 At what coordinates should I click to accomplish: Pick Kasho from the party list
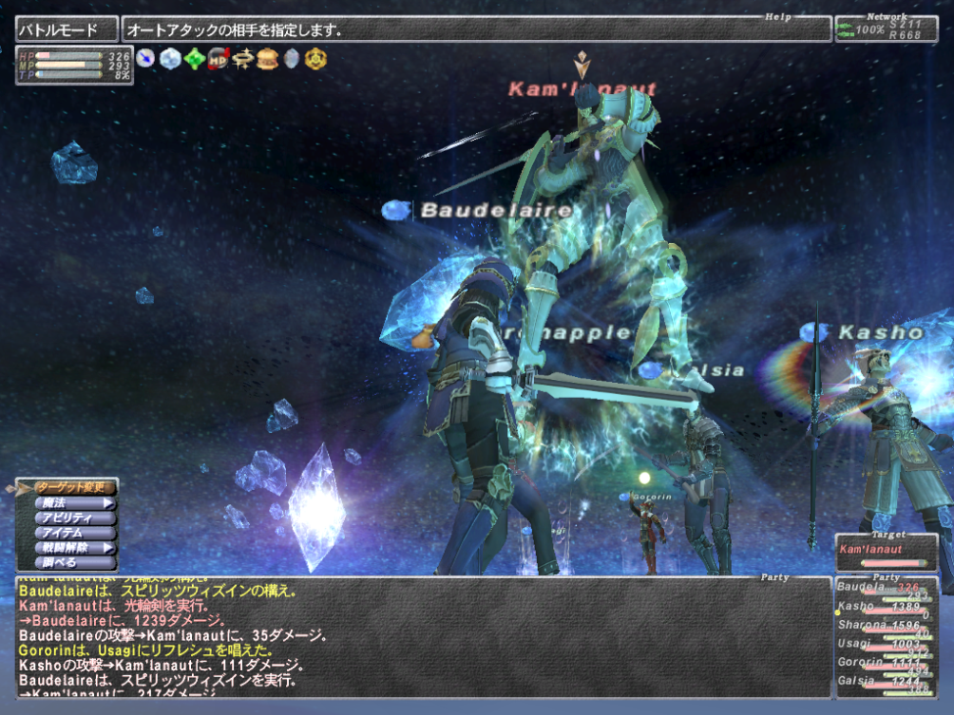pyautogui.click(x=886, y=608)
